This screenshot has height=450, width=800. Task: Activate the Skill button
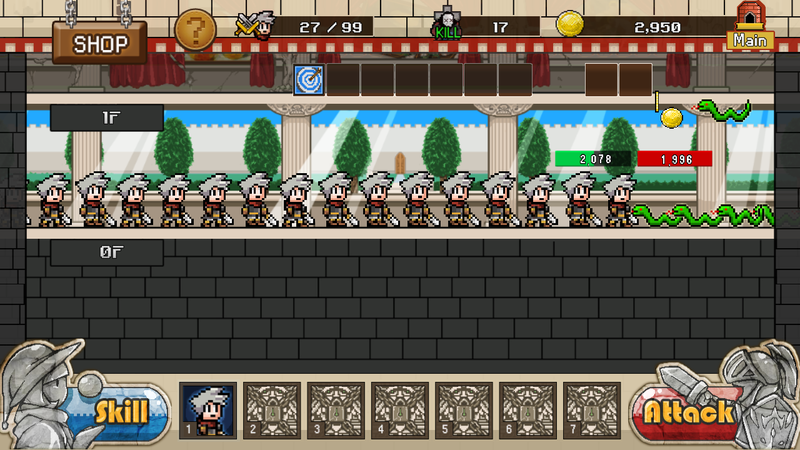click(121, 410)
